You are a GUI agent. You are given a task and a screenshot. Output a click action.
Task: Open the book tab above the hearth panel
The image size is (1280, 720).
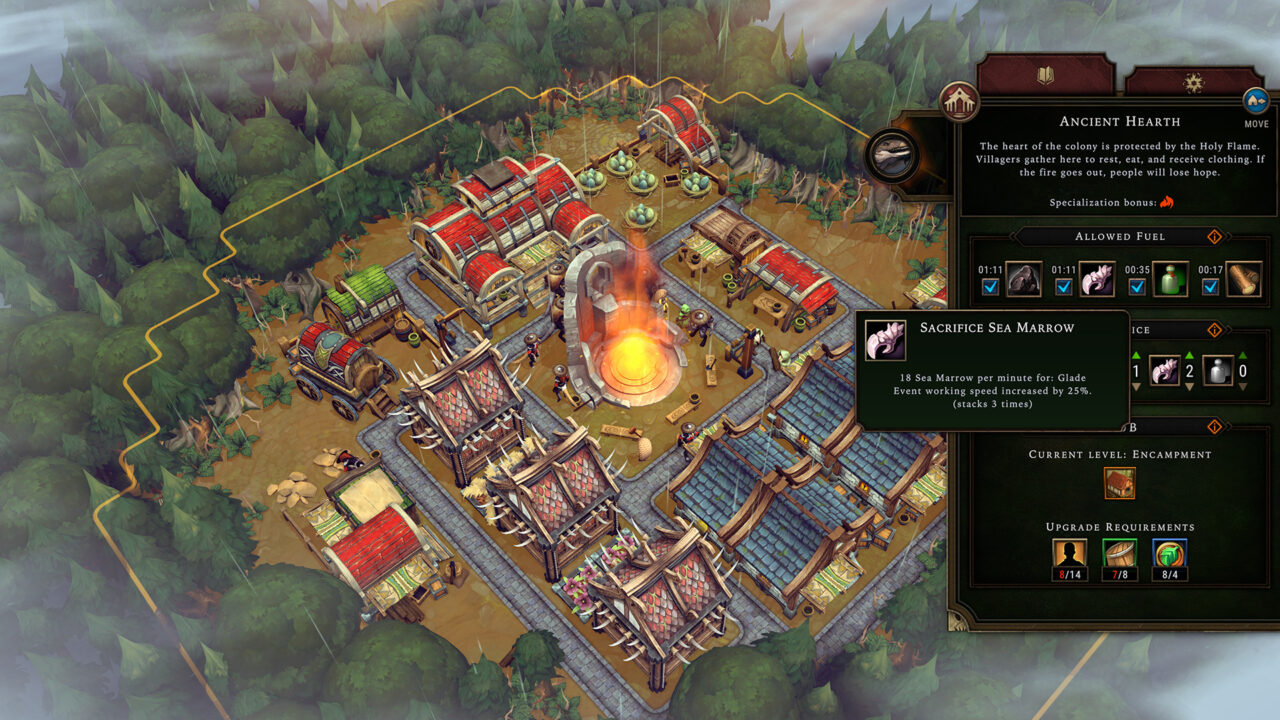tap(1045, 76)
